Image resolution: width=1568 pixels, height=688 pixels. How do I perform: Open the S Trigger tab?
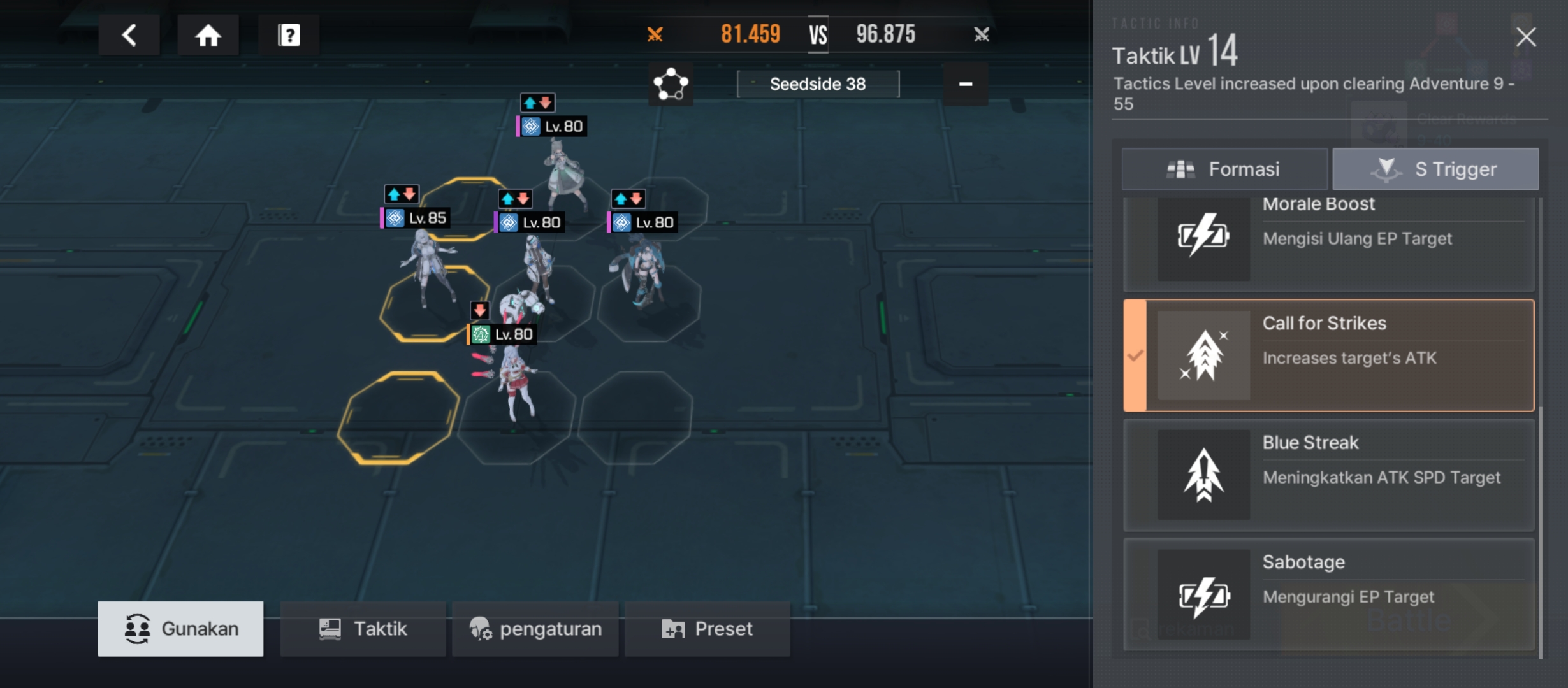[x=1435, y=169]
